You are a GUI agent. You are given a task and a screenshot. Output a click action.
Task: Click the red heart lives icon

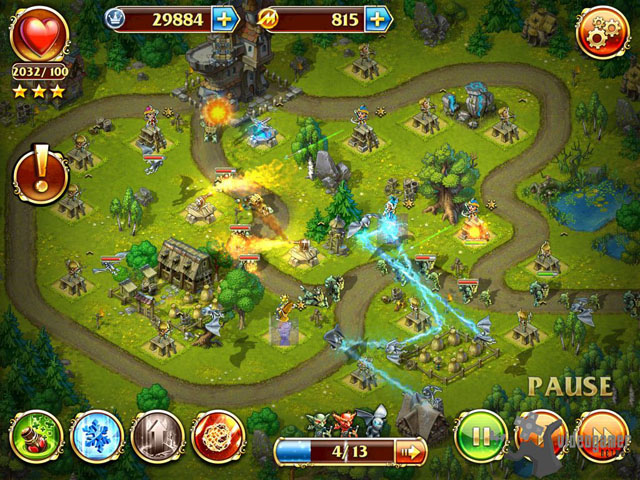[x=40, y=34]
